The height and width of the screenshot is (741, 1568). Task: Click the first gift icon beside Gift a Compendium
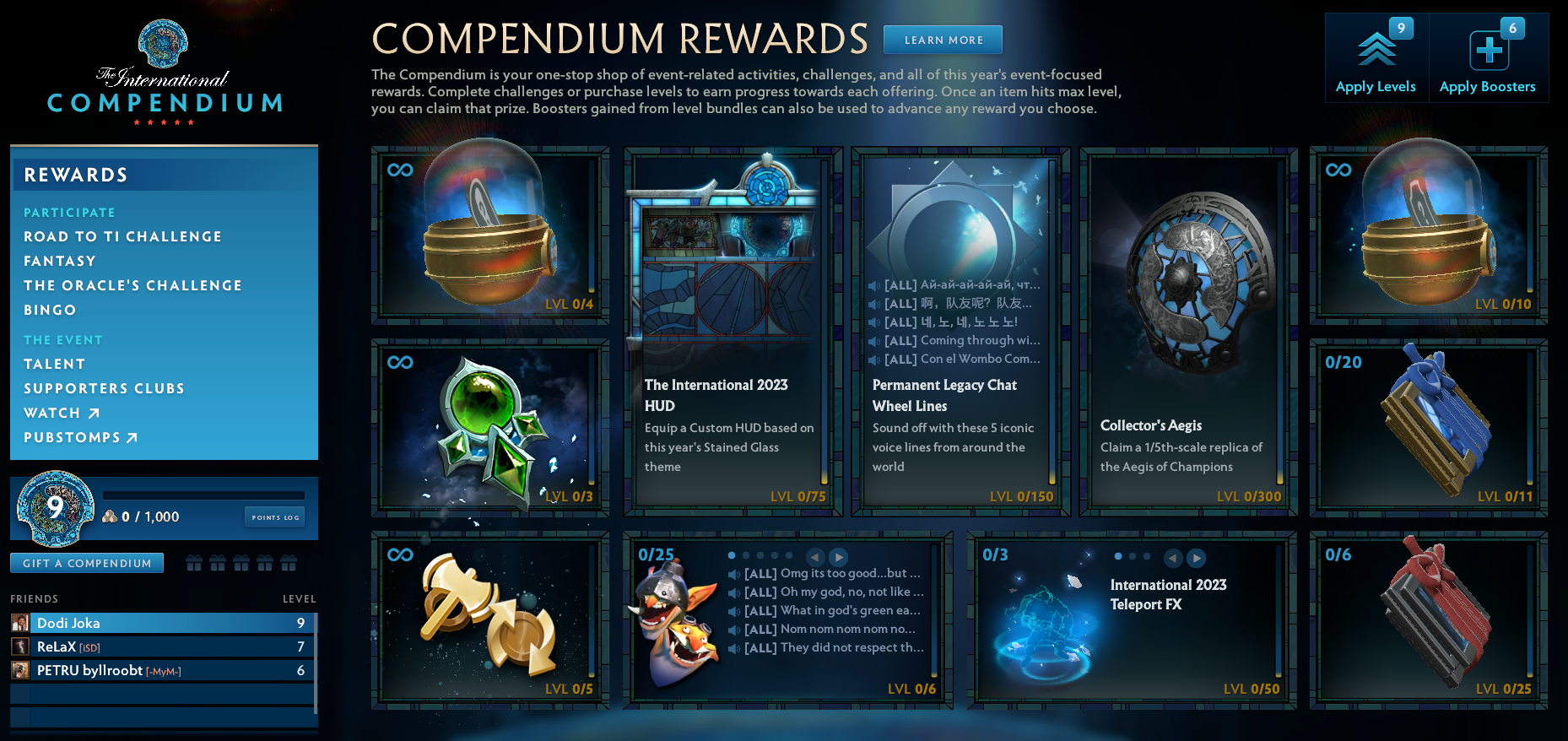(196, 562)
